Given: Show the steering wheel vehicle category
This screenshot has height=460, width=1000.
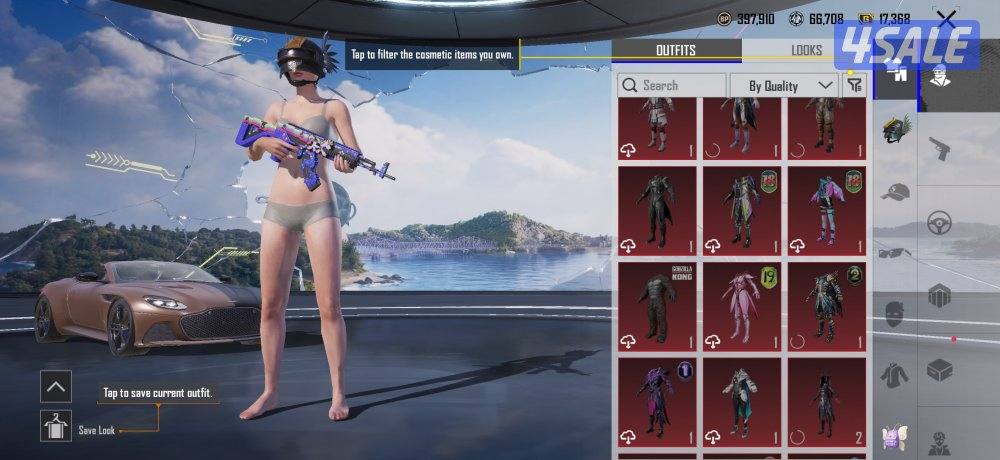Looking at the screenshot, I should tap(939, 222).
